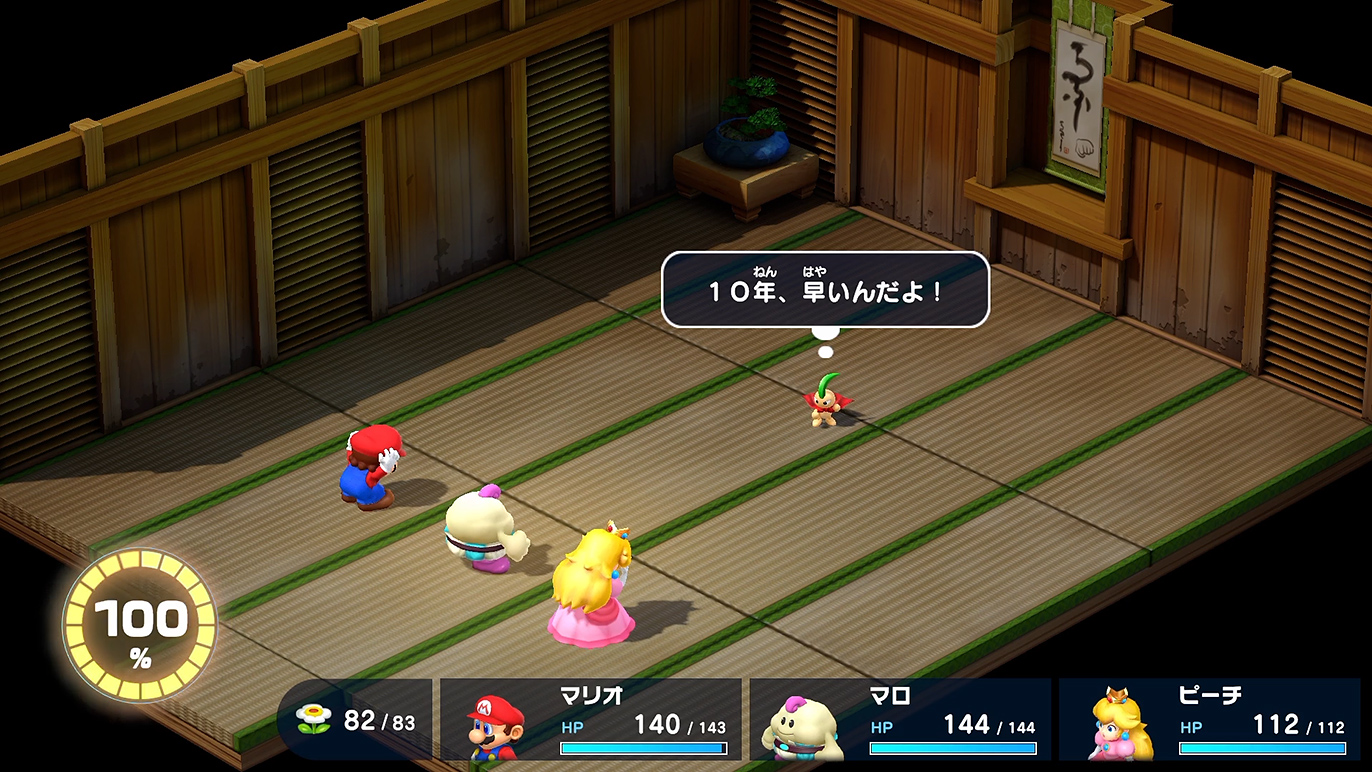Viewport: 1372px width, 772px height.
Task: Choose the マロ party member panel
Action: coord(899,719)
